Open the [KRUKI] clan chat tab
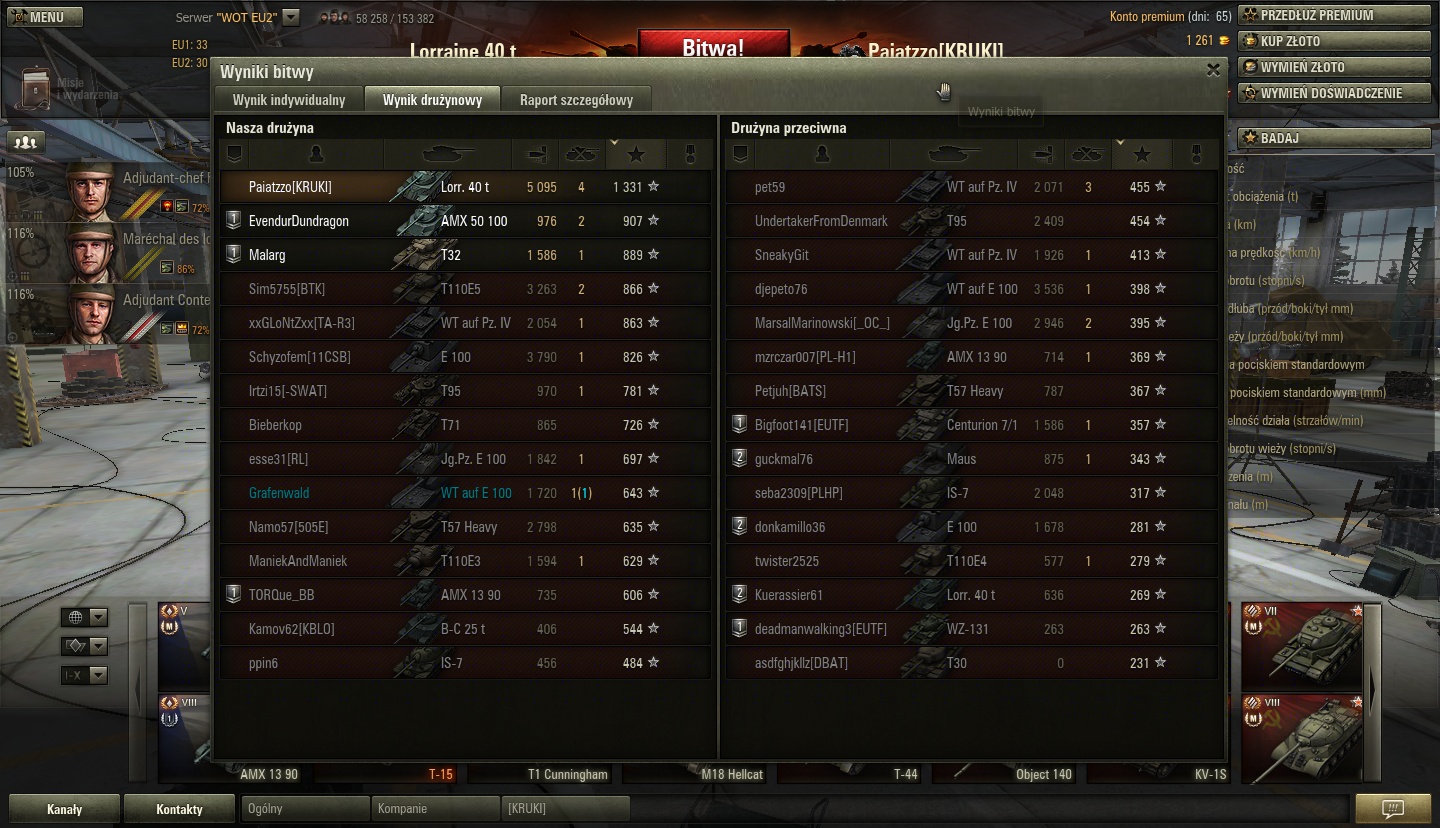Image resolution: width=1440 pixels, height=828 pixels. pos(565,809)
